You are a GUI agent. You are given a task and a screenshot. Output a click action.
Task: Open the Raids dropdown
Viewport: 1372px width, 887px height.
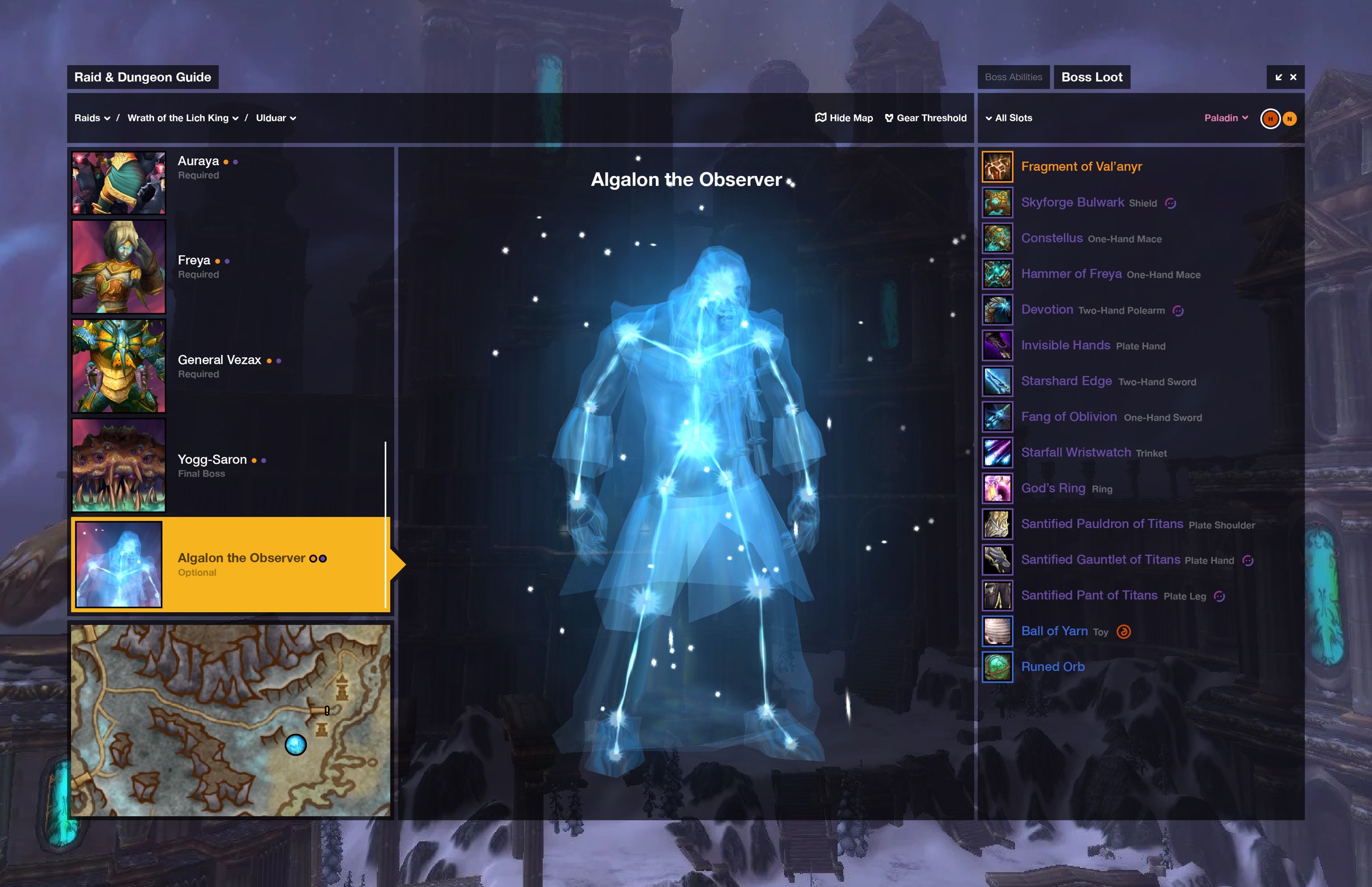coord(92,118)
